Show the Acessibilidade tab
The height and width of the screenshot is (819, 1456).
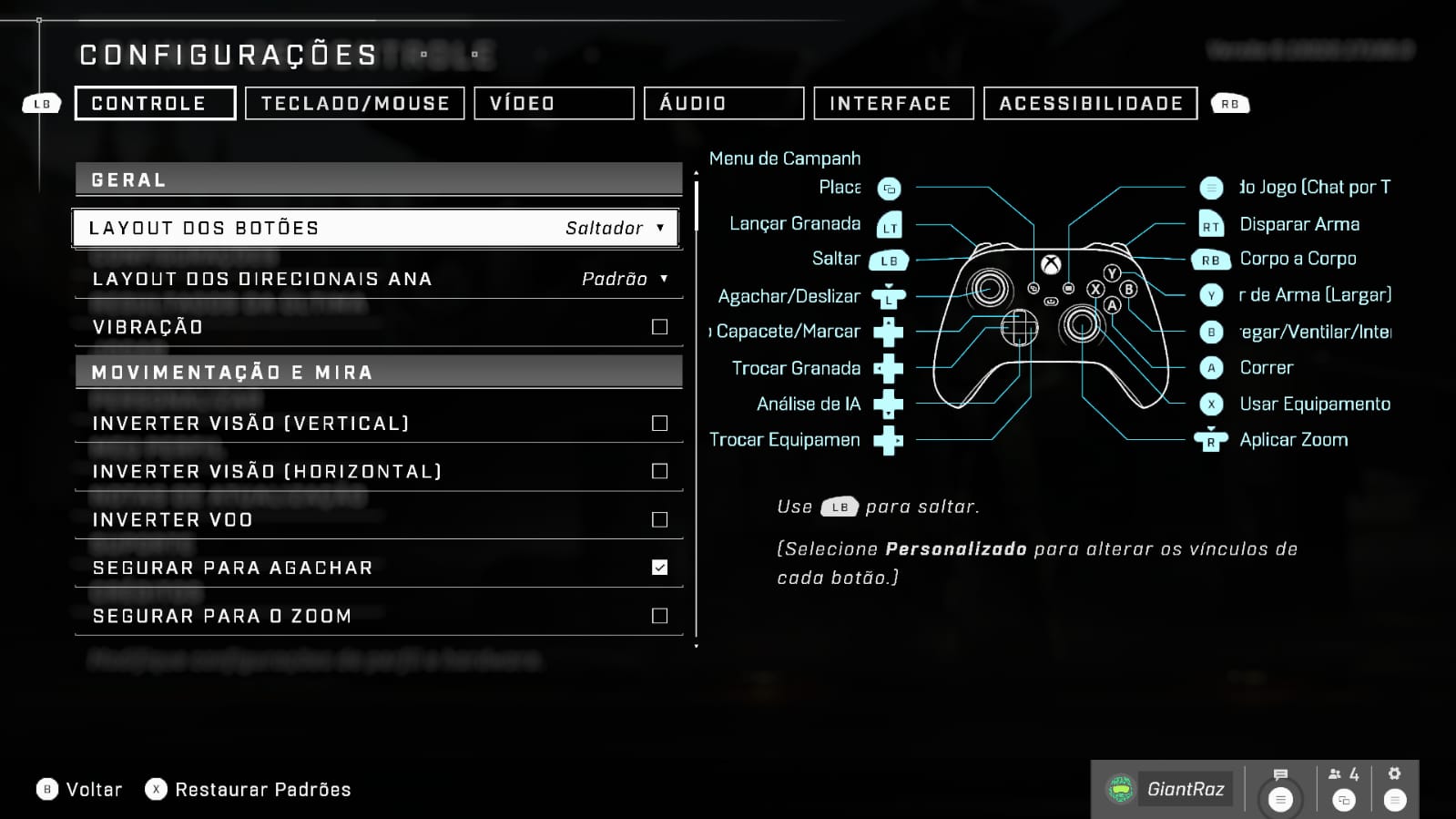point(1090,103)
